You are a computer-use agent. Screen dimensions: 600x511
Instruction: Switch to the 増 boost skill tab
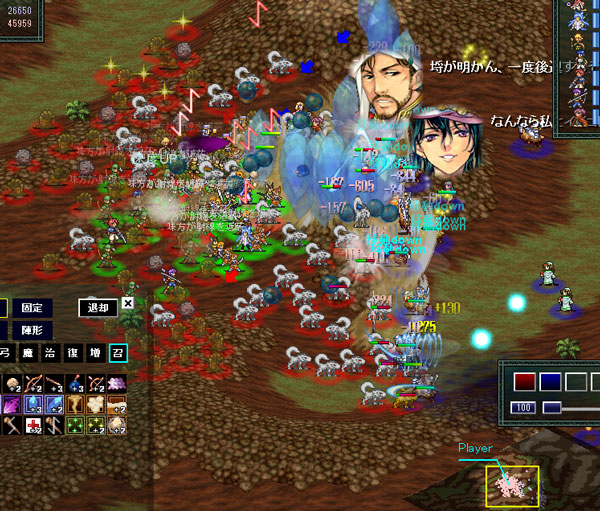point(95,352)
